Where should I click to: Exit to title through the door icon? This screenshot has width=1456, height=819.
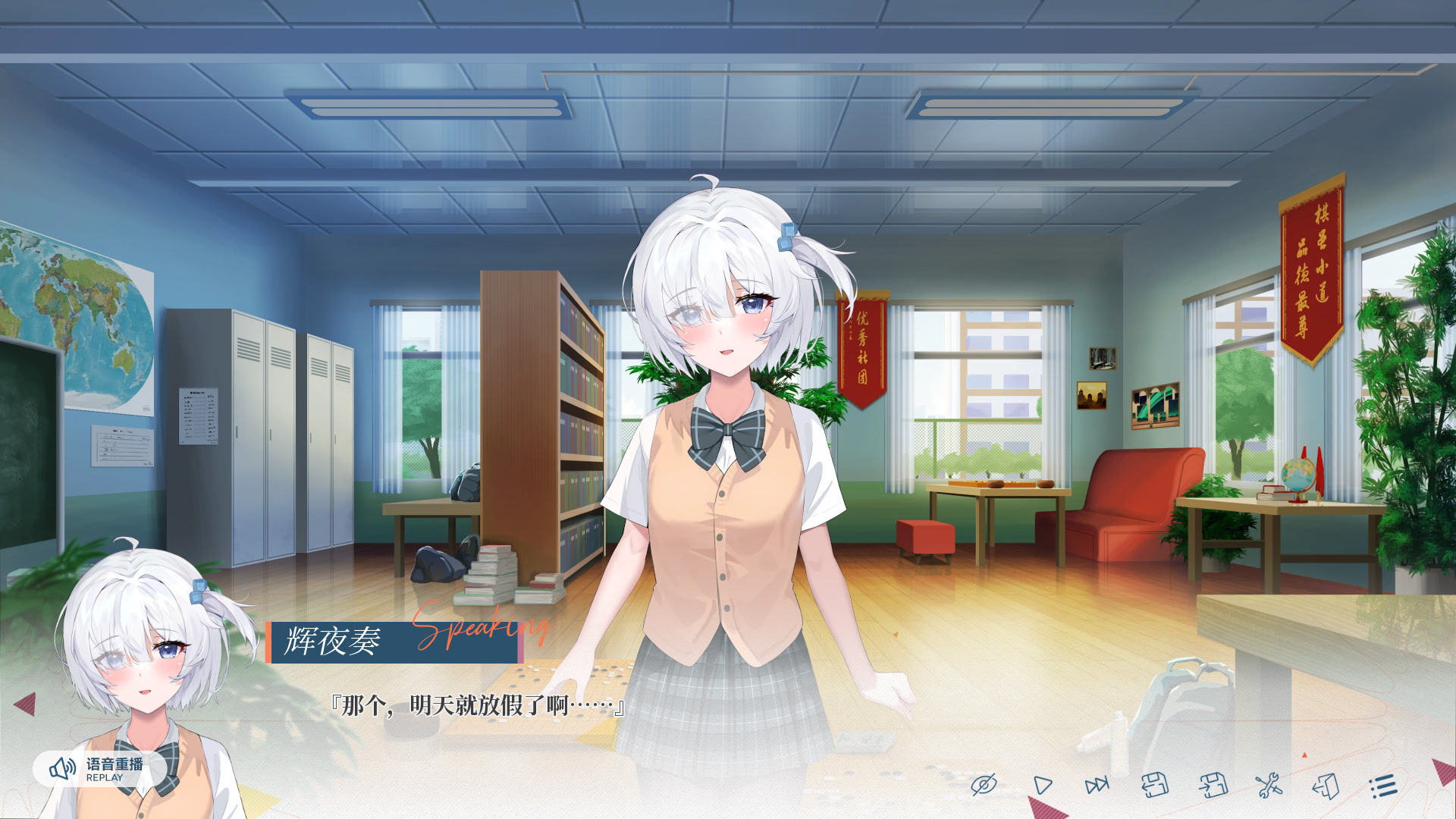coord(1326,785)
